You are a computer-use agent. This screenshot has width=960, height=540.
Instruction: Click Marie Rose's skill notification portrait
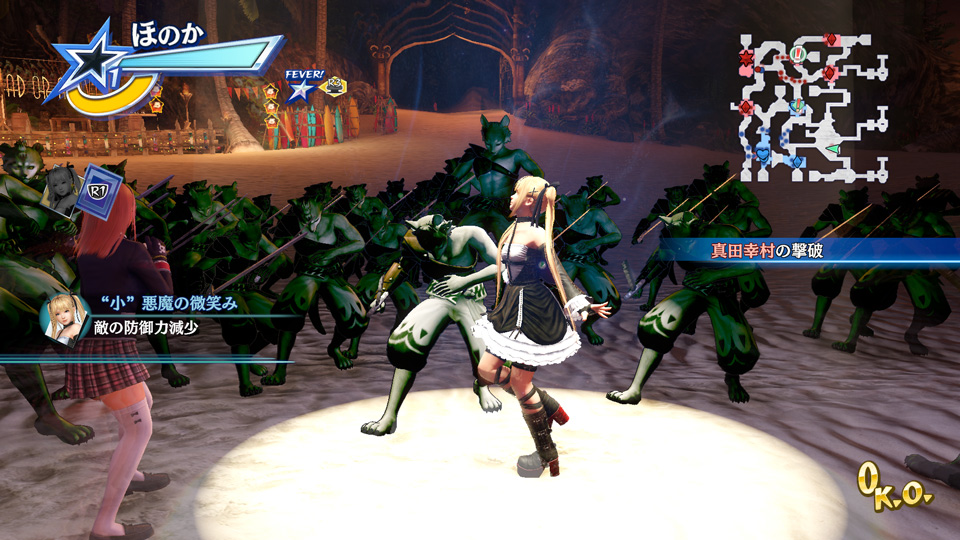click(x=62, y=320)
